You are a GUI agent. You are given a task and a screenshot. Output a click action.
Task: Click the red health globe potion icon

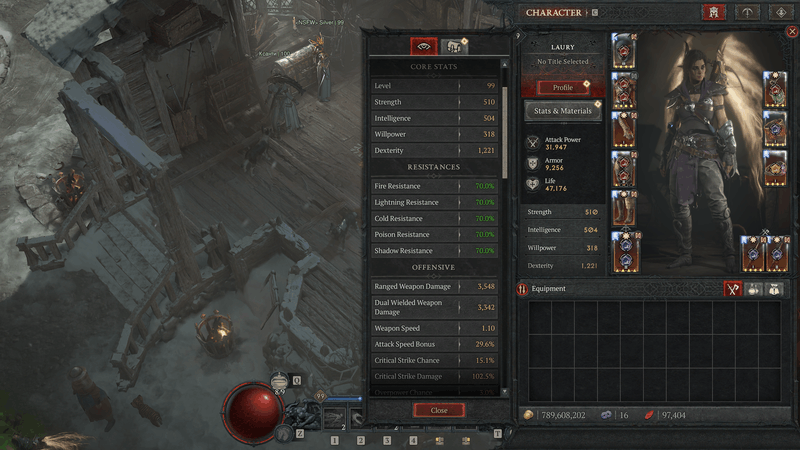(254, 410)
